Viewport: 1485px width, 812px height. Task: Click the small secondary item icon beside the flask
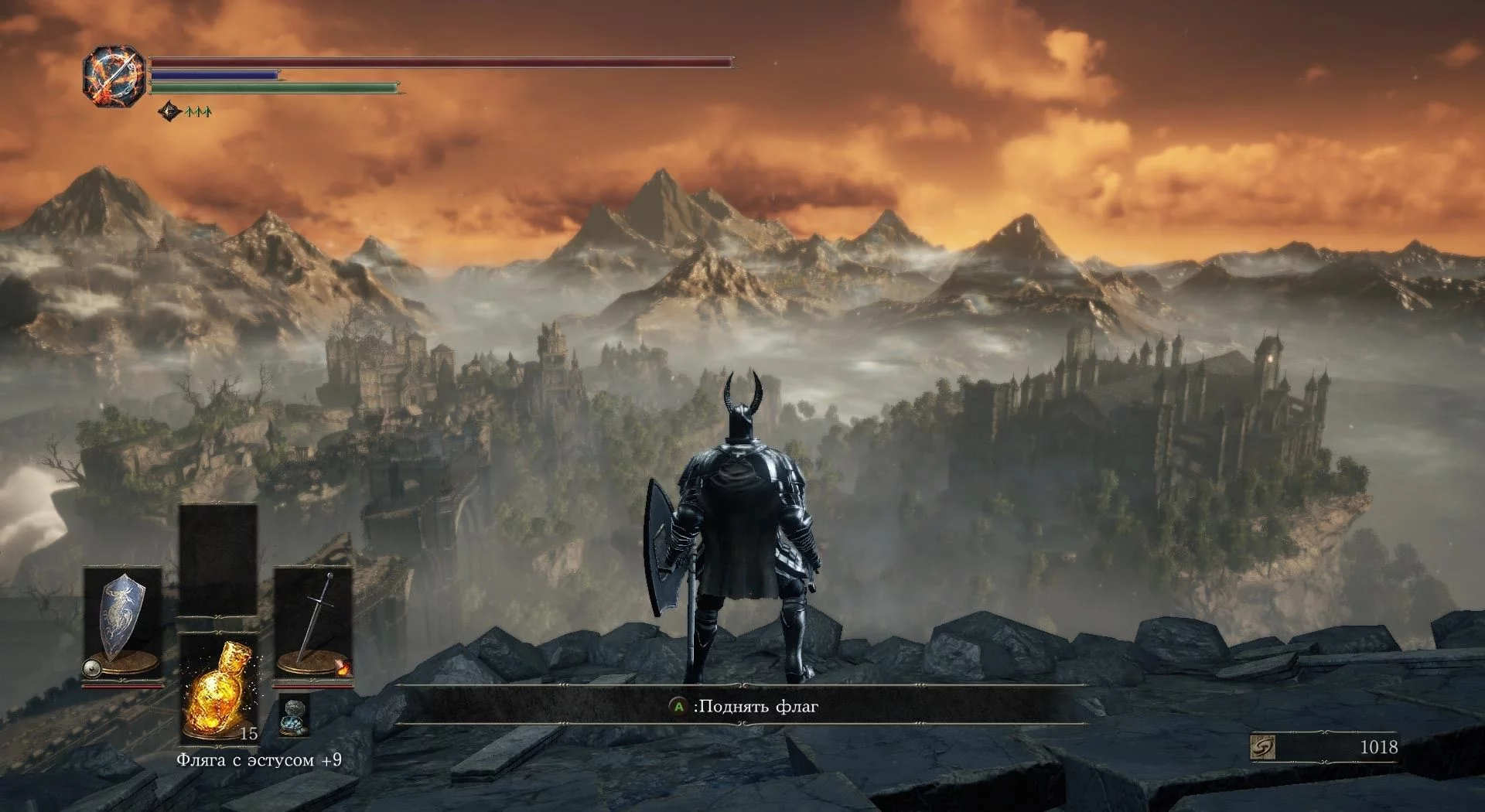294,714
